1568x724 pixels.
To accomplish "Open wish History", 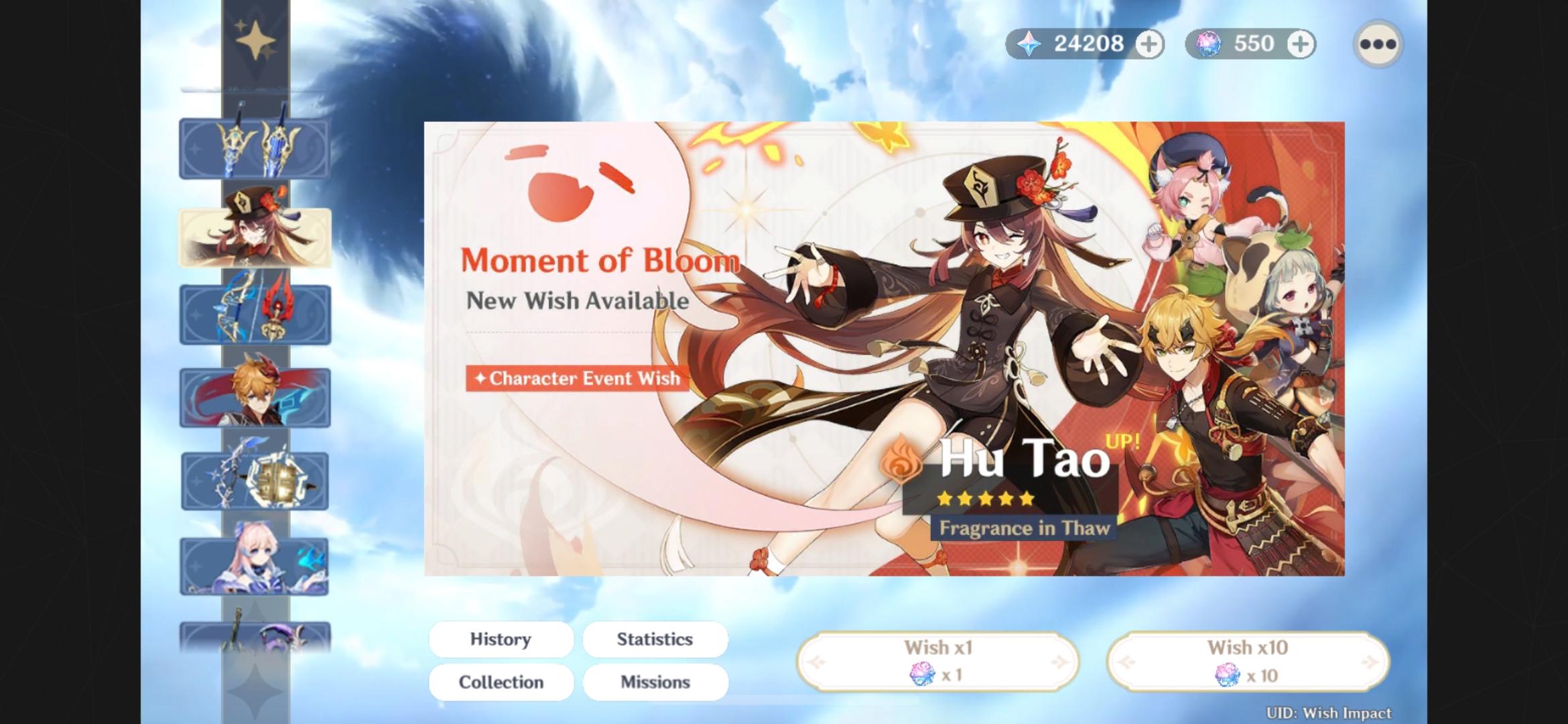I will click(500, 639).
